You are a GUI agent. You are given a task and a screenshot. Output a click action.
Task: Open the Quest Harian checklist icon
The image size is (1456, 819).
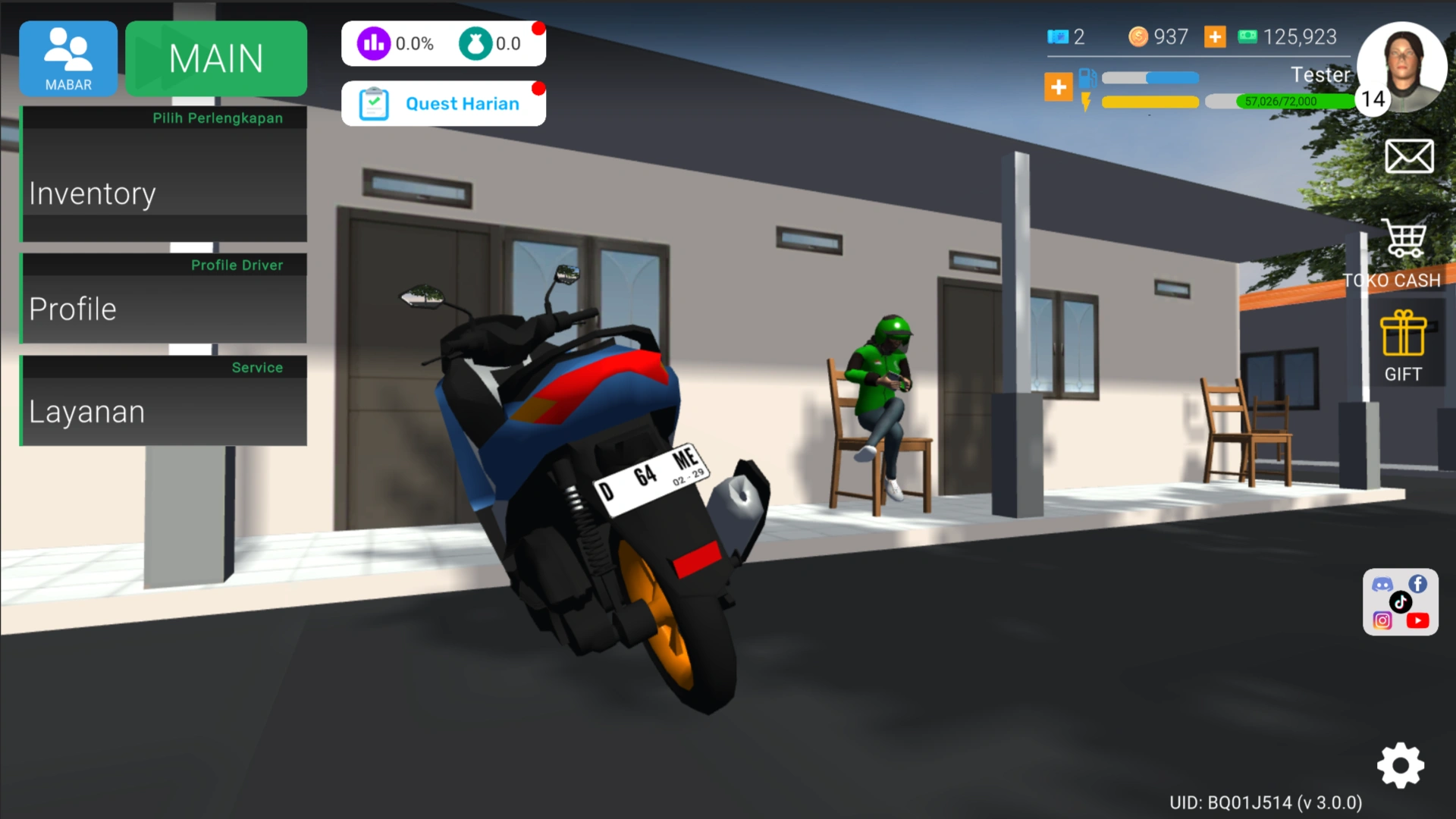(372, 103)
